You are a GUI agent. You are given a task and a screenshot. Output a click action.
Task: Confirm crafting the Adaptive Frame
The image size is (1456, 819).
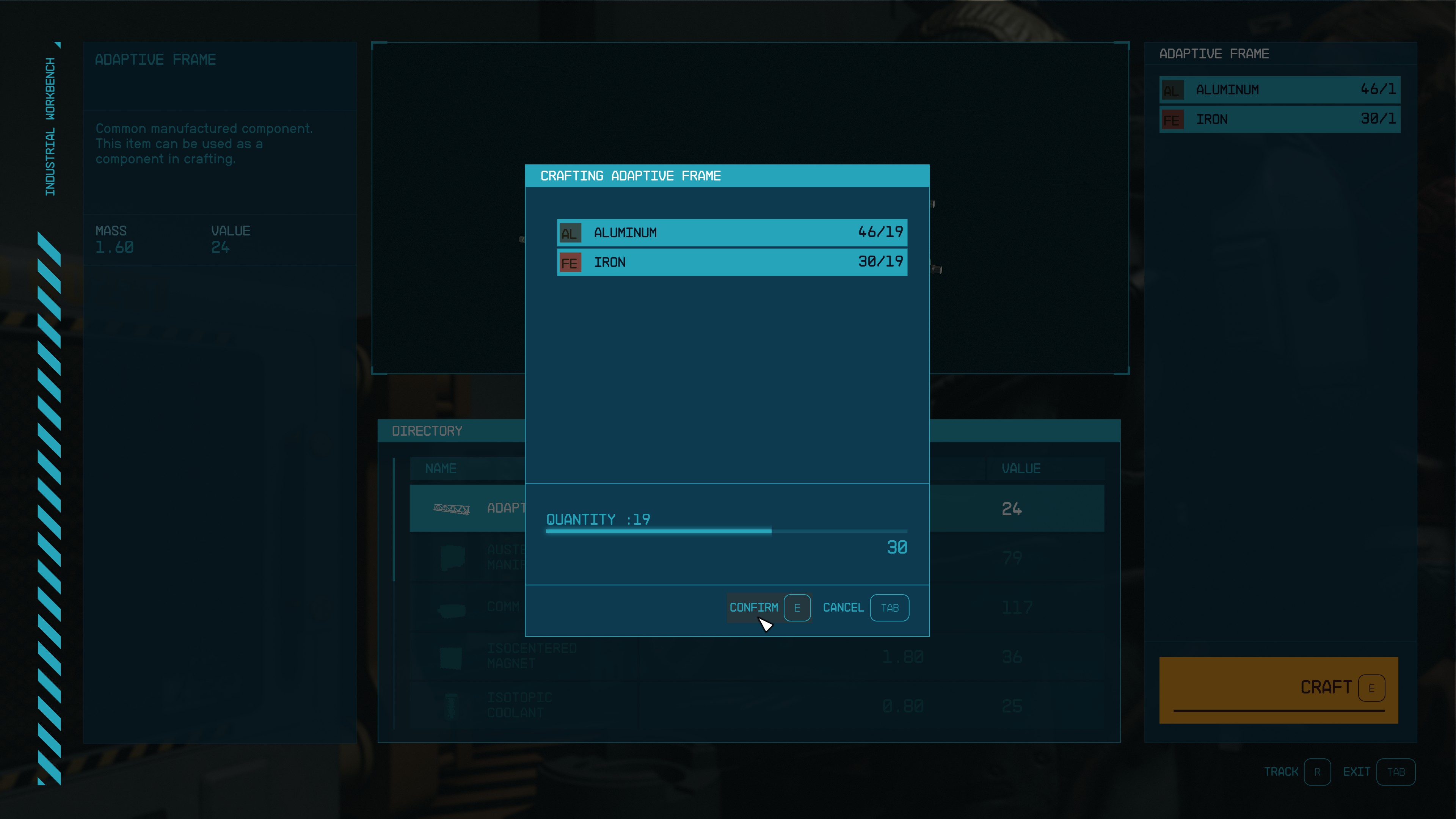(x=754, y=607)
